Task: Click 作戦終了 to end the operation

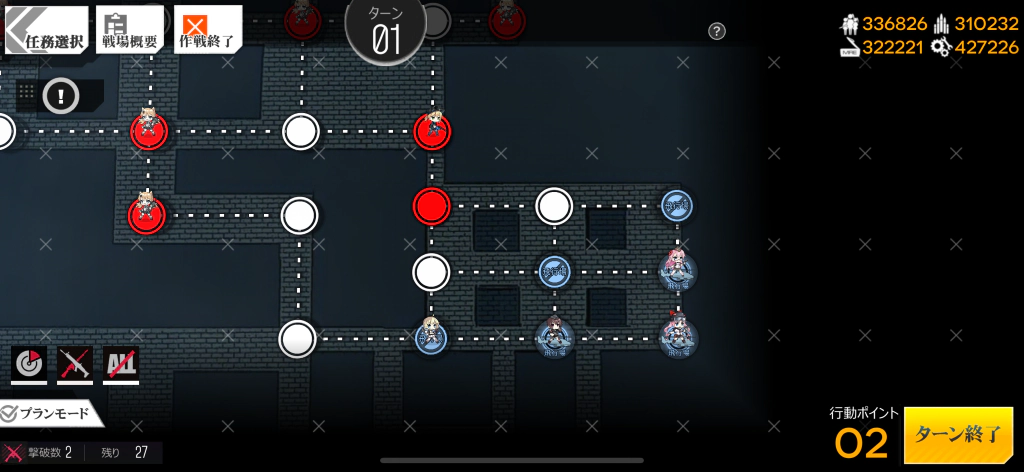Action: tap(207, 30)
